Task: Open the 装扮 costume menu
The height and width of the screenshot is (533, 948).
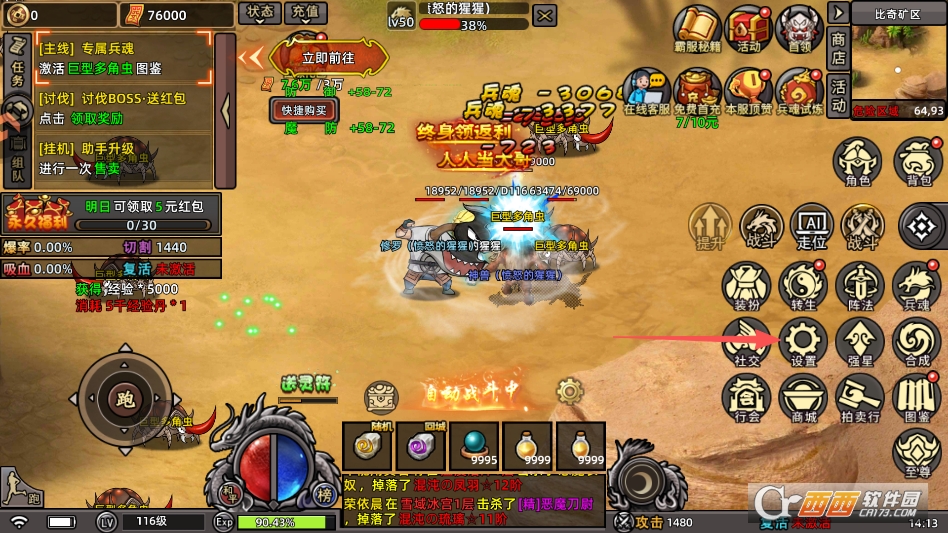Action: (745, 286)
